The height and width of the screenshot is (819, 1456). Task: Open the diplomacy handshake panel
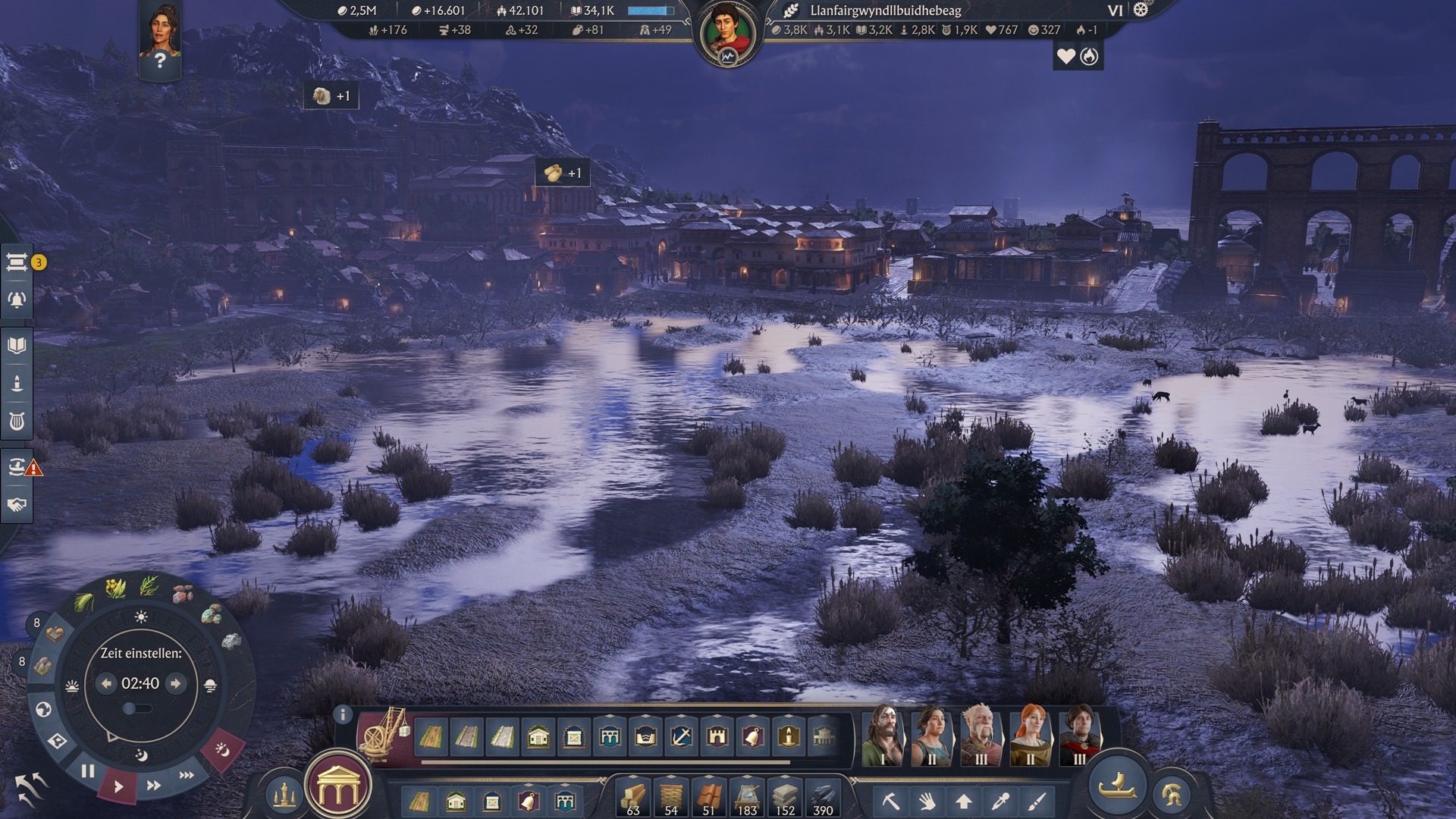(x=17, y=505)
